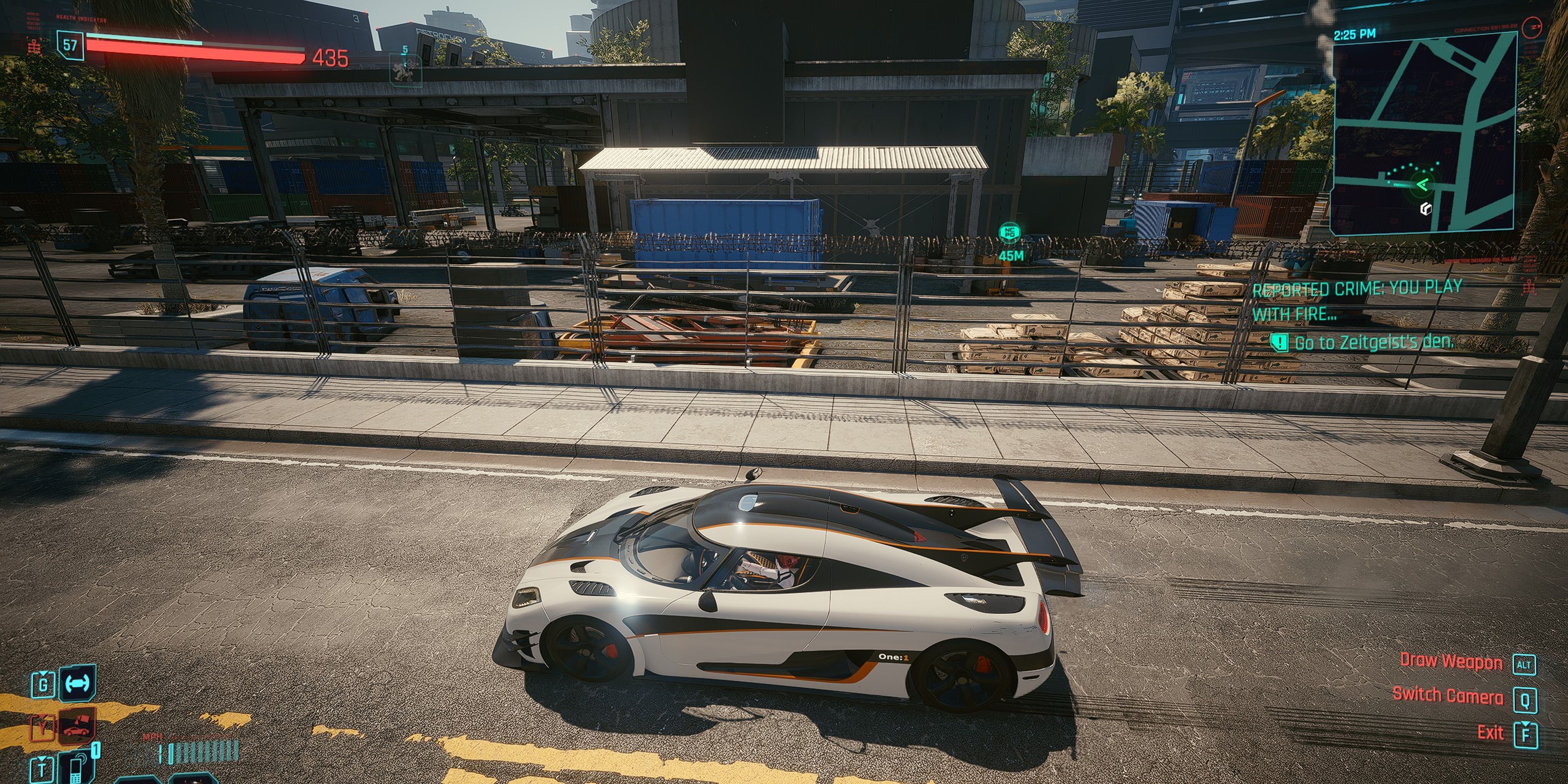Viewport: 1568px width, 784px height.
Task: Select the fighting figures buff icon
Action: tap(405, 70)
